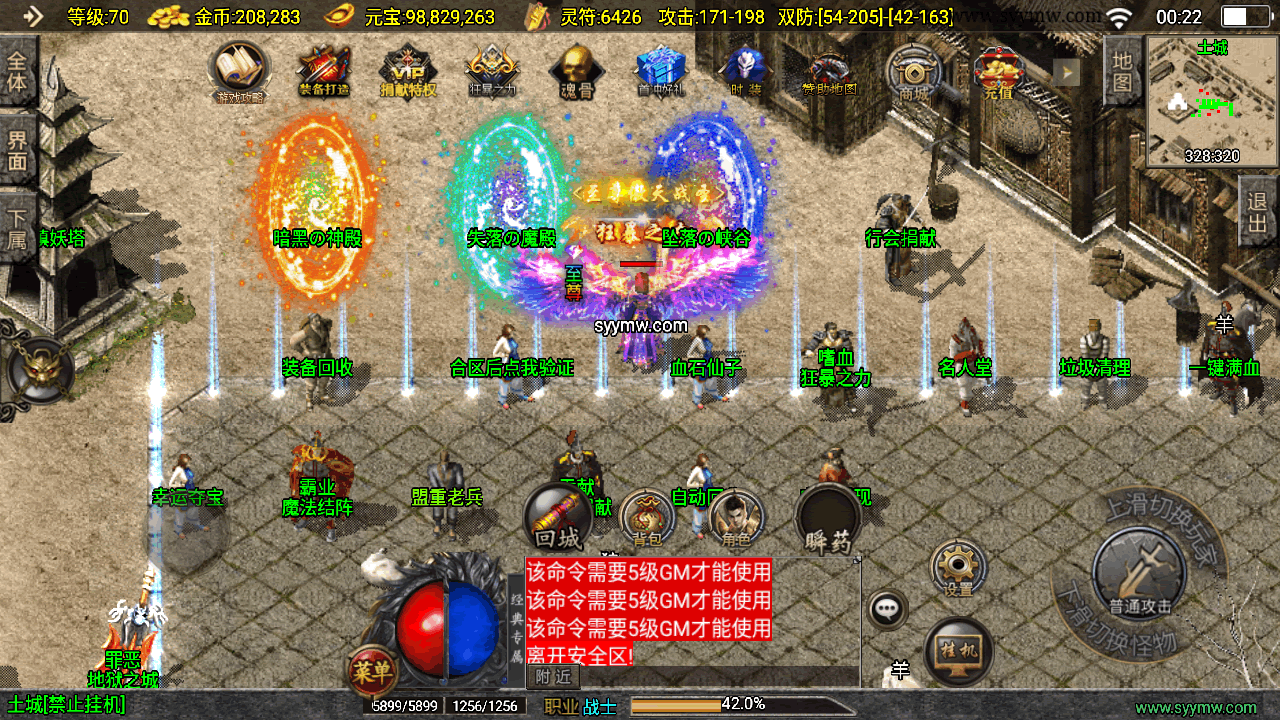
Task: Open the VIP 捐献特权 icon
Action: [407, 71]
